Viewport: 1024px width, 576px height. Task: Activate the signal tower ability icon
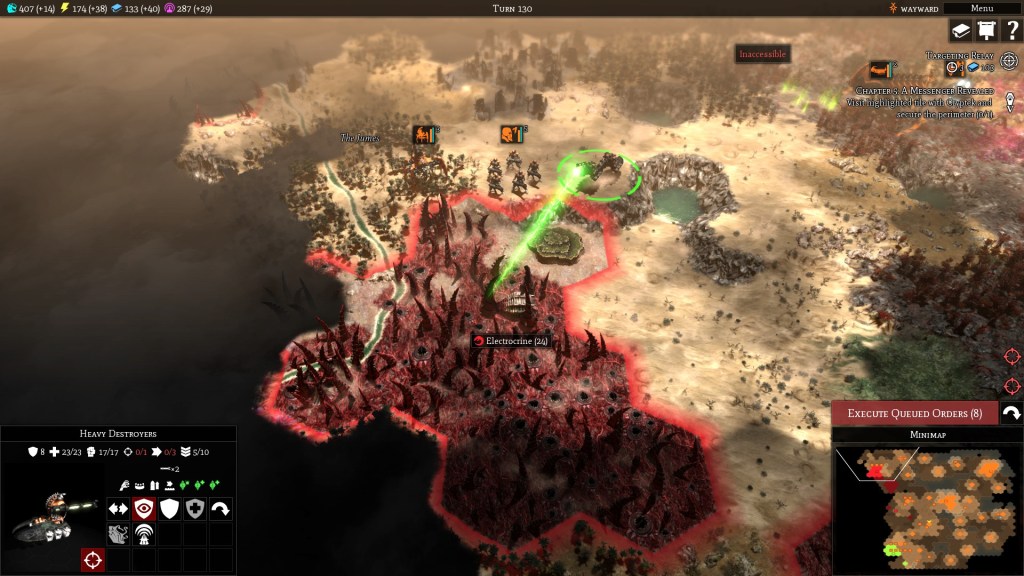pos(145,534)
